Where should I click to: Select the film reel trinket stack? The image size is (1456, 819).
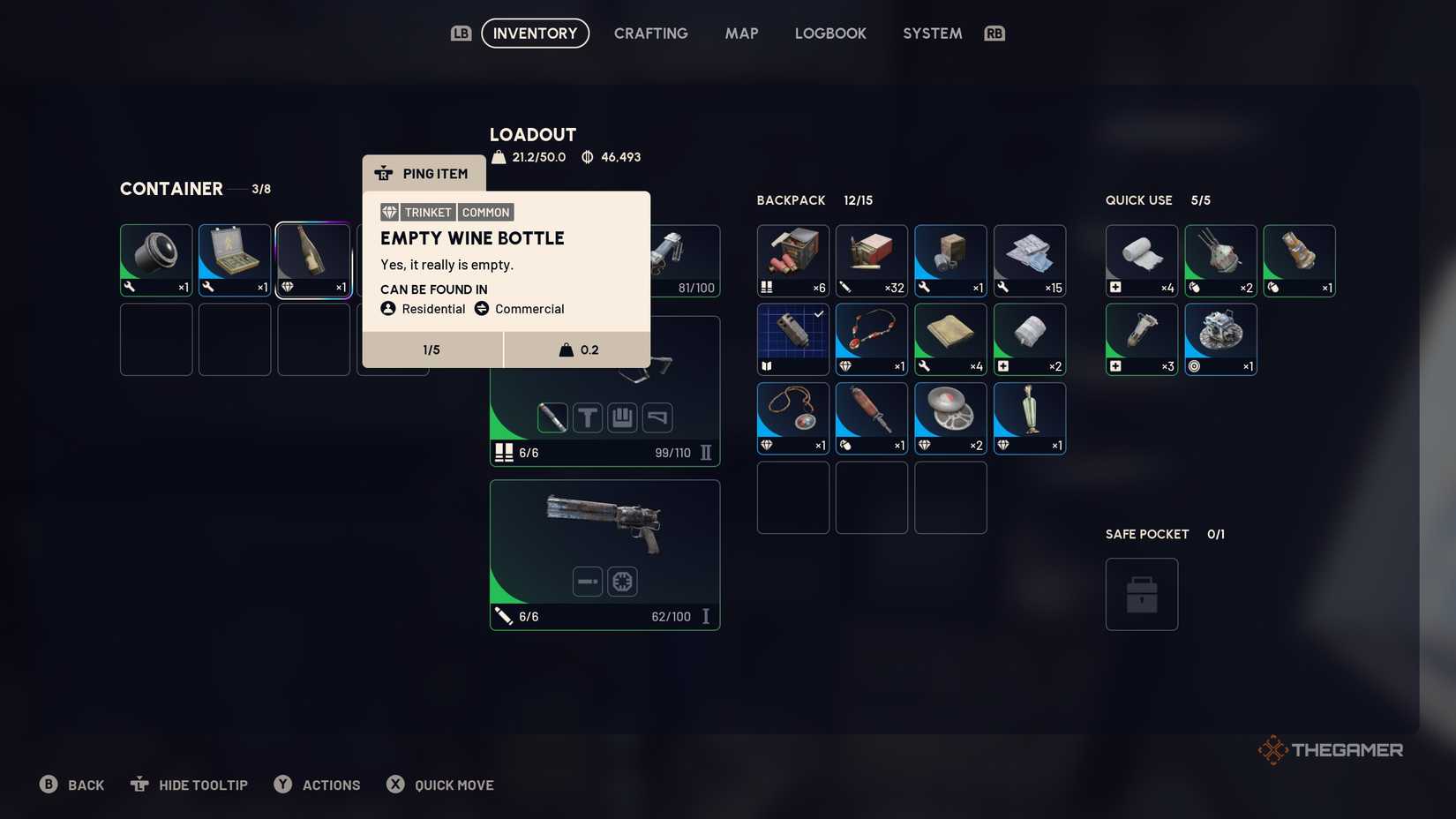pos(950,417)
